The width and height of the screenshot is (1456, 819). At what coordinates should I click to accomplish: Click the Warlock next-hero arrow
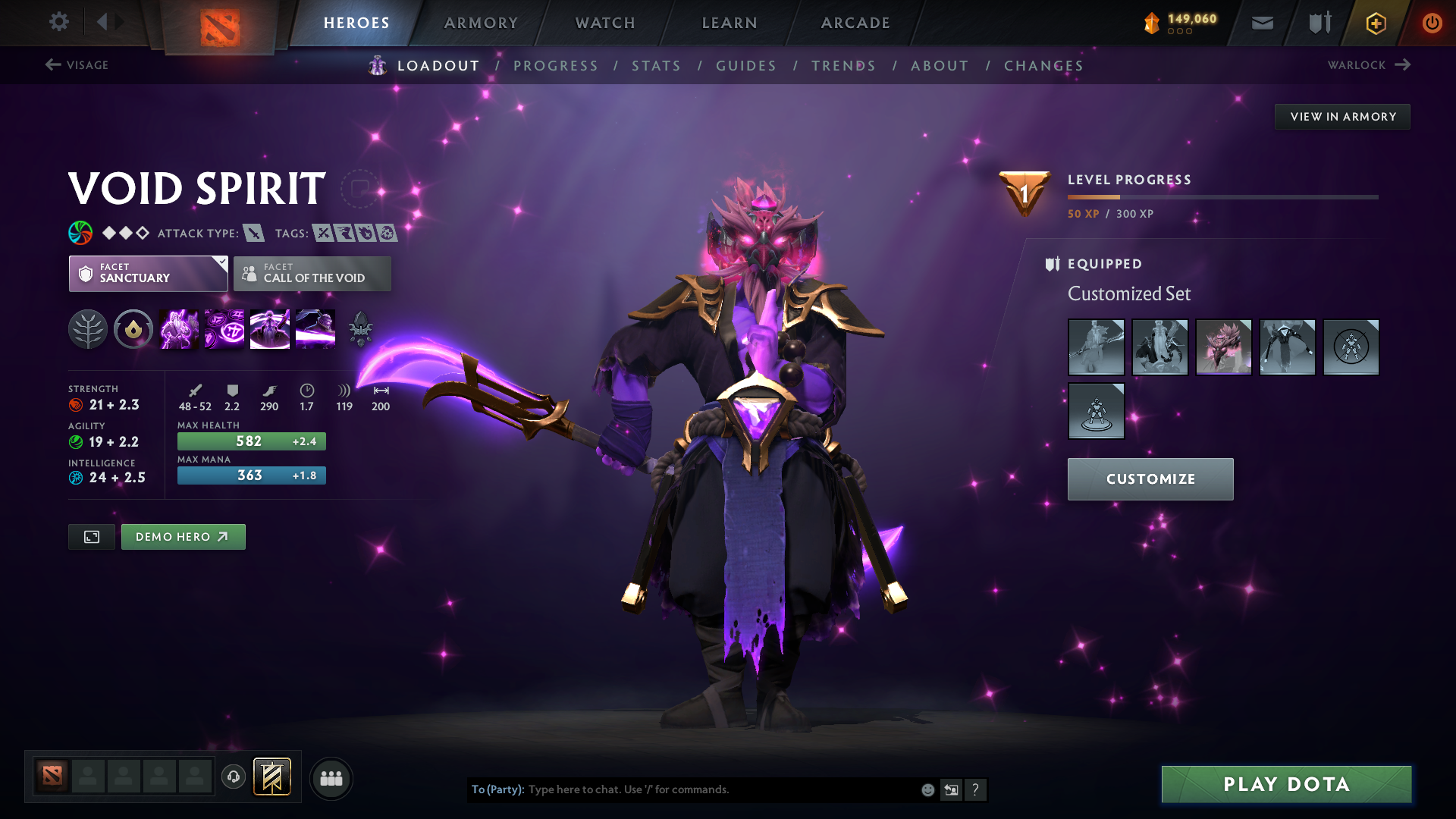(1404, 64)
